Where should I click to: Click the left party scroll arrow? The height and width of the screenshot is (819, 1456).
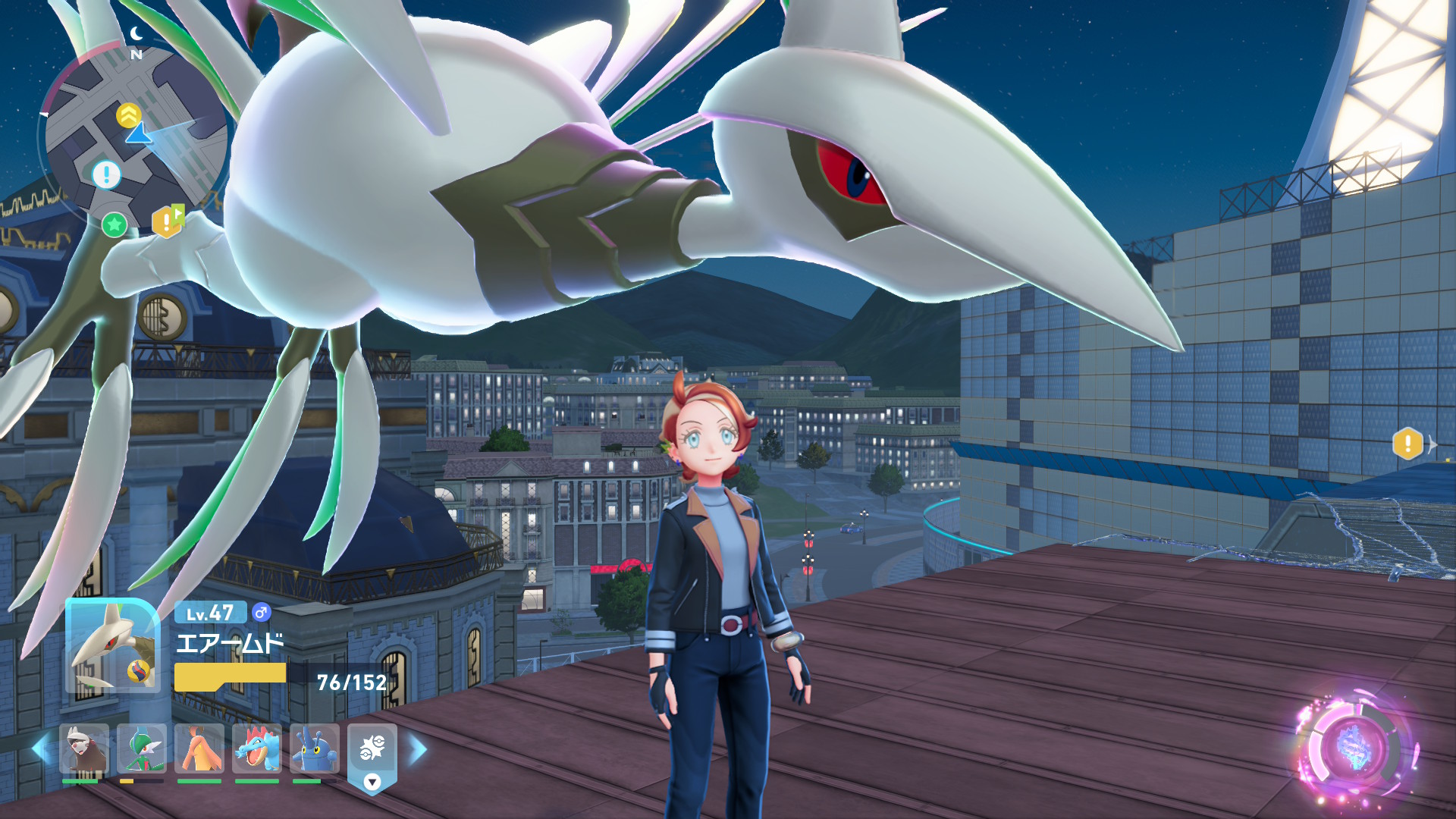tap(39, 749)
